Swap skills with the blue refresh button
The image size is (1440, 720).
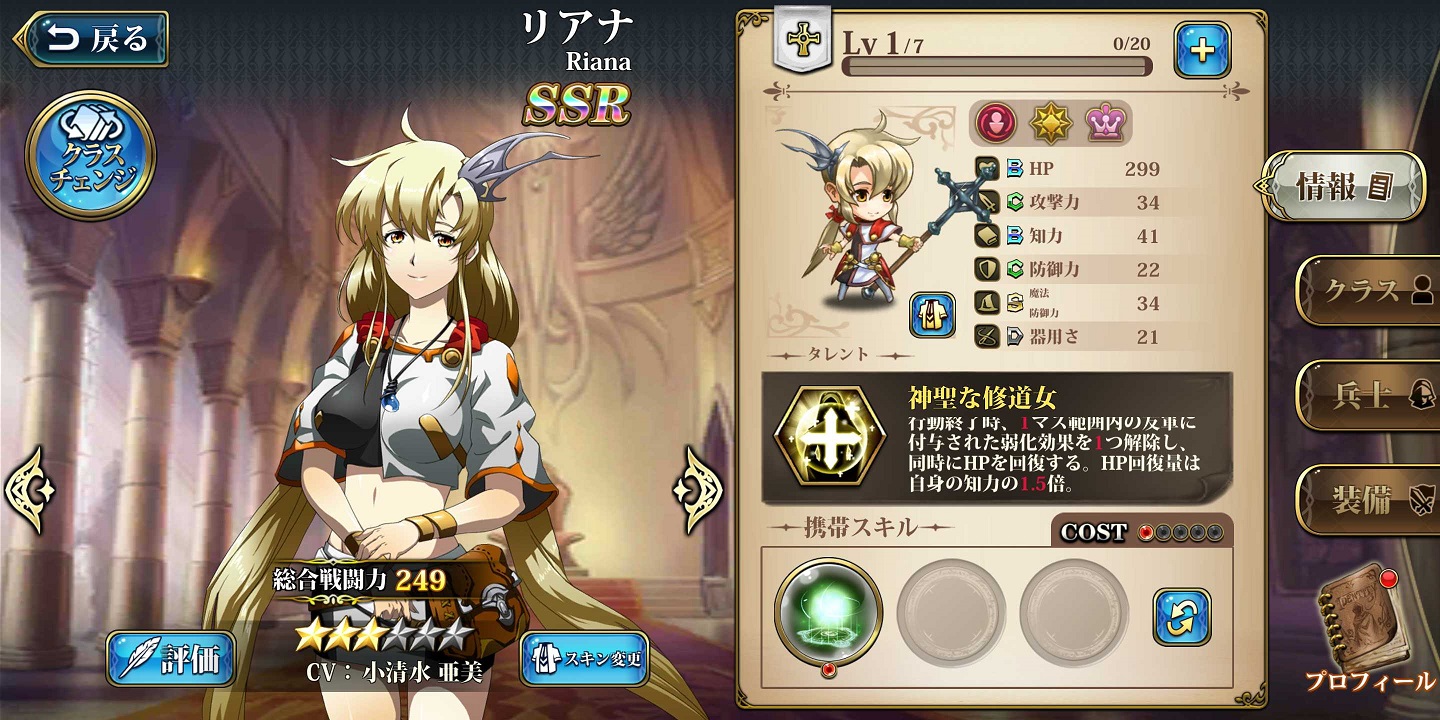pos(1181,615)
